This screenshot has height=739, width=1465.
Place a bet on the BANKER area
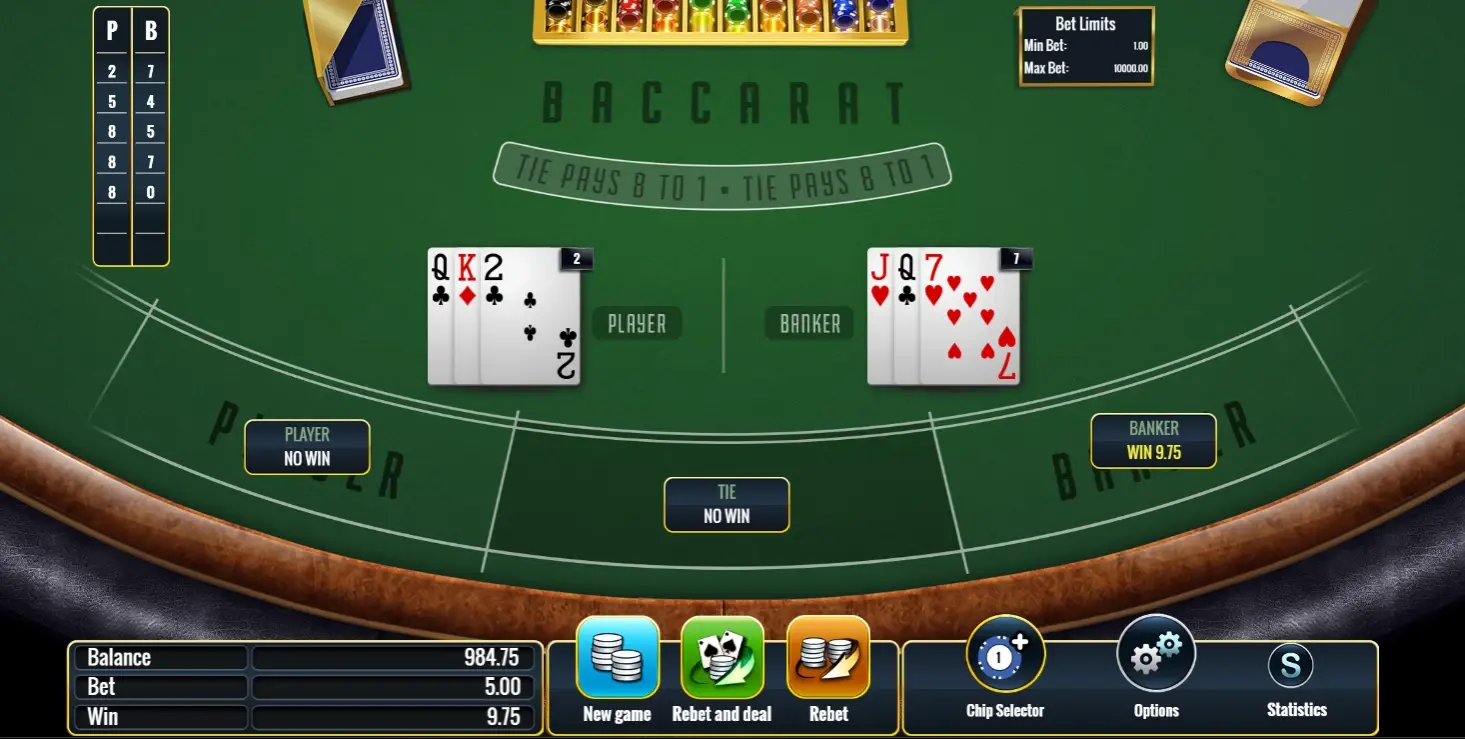coord(1154,441)
